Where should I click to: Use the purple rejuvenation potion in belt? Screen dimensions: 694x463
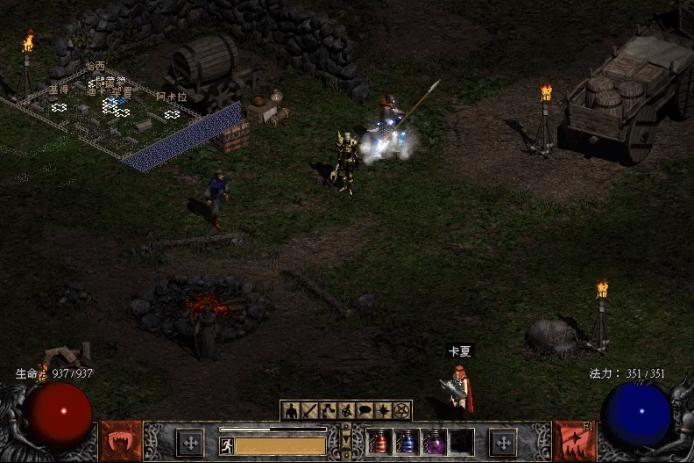coord(434,442)
